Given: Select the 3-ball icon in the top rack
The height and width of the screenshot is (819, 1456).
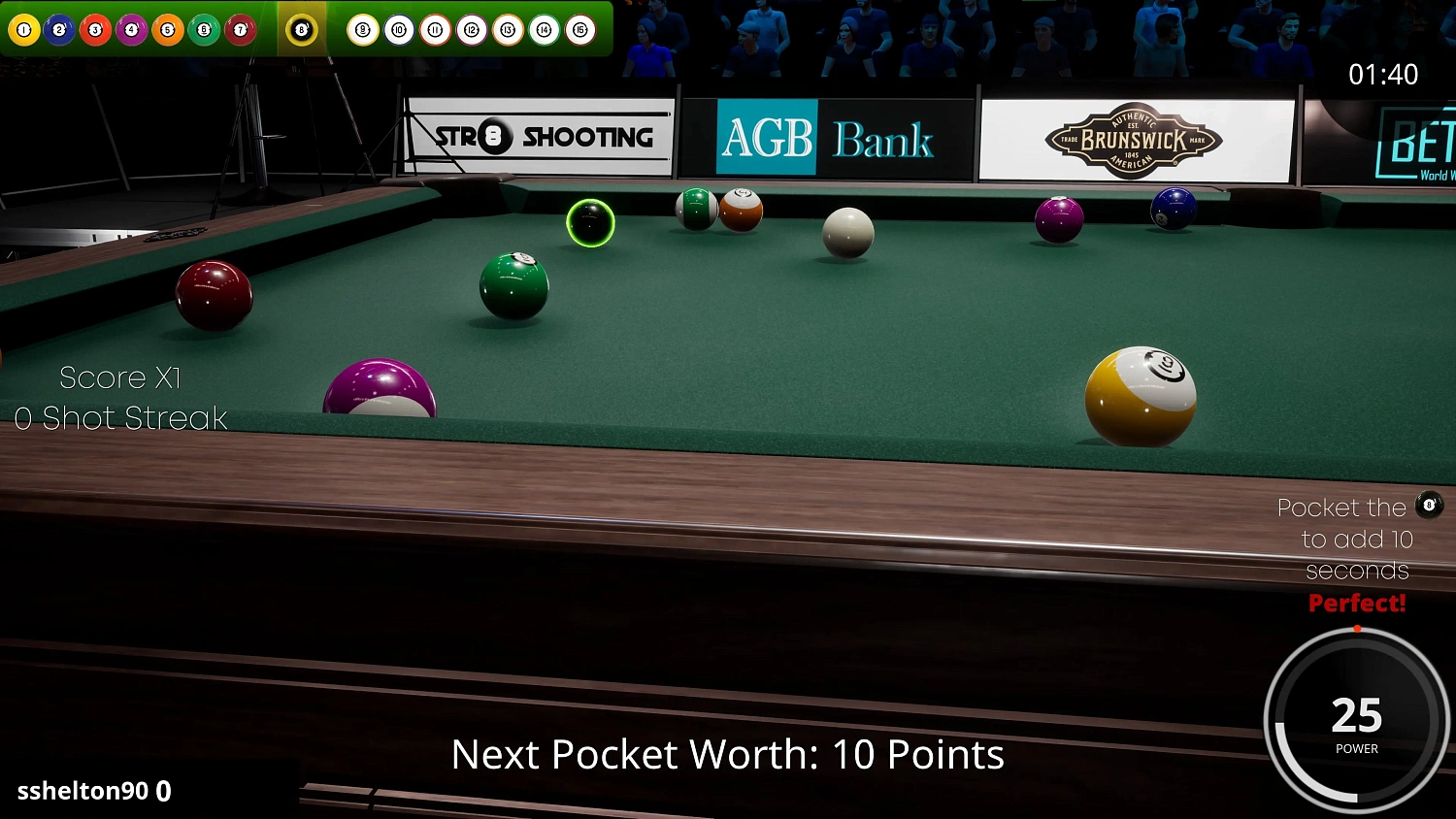Looking at the screenshot, I should 94,29.
